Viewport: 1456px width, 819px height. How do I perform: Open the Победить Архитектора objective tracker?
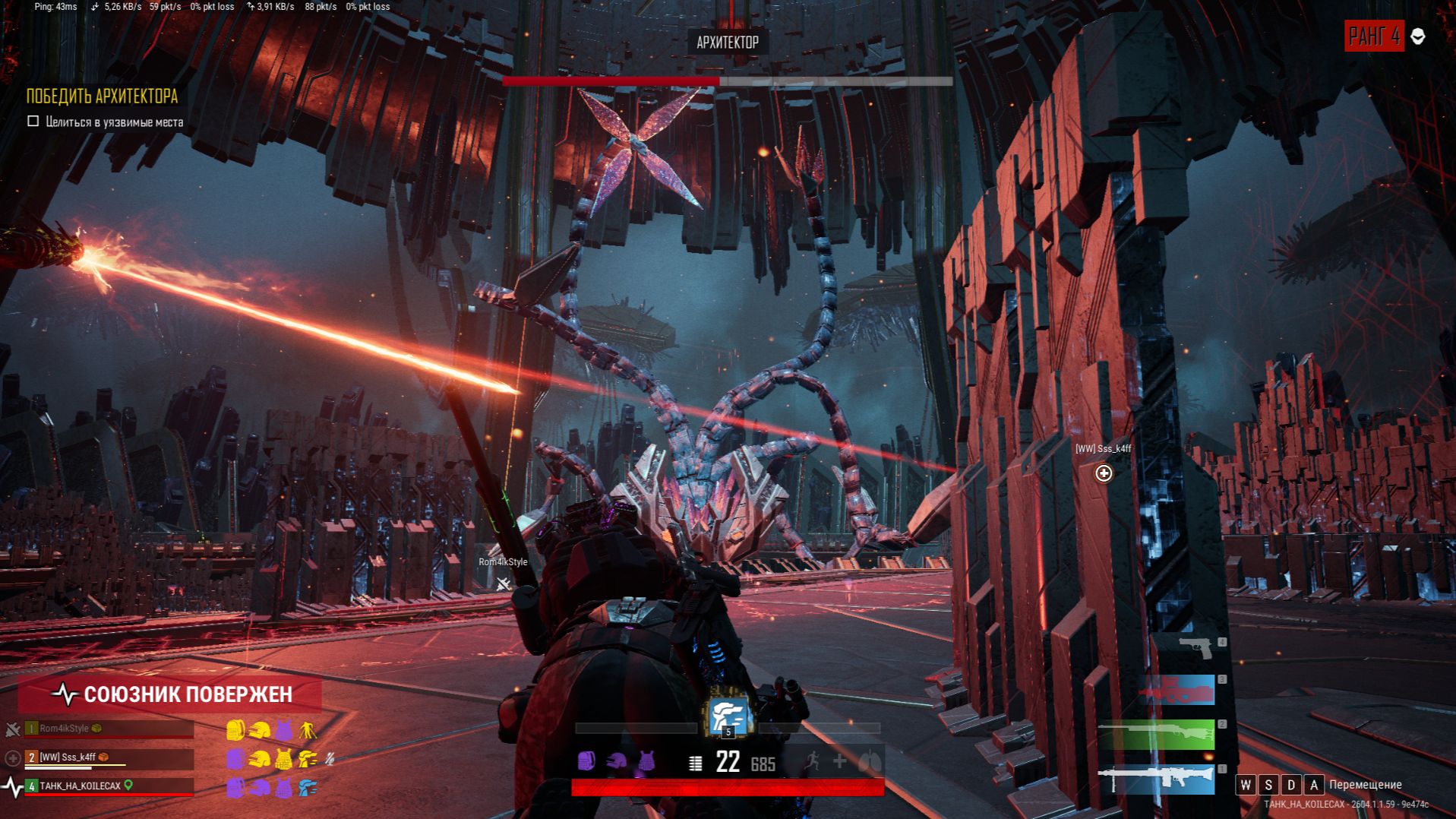tap(102, 96)
